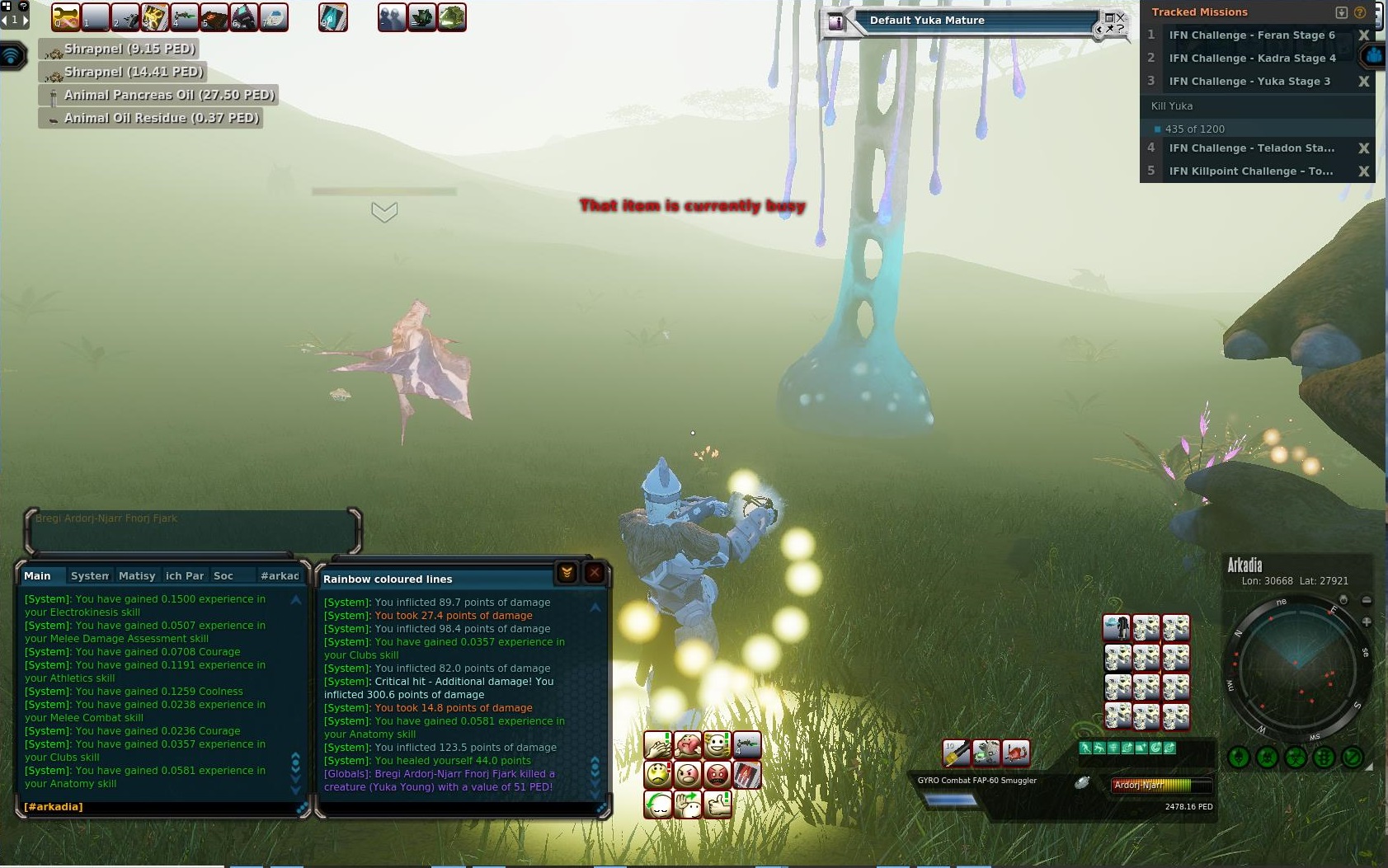The height and width of the screenshot is (868, 1388).
Task: Open the Tracked Missions help icon
Action: coord(1360,12)
